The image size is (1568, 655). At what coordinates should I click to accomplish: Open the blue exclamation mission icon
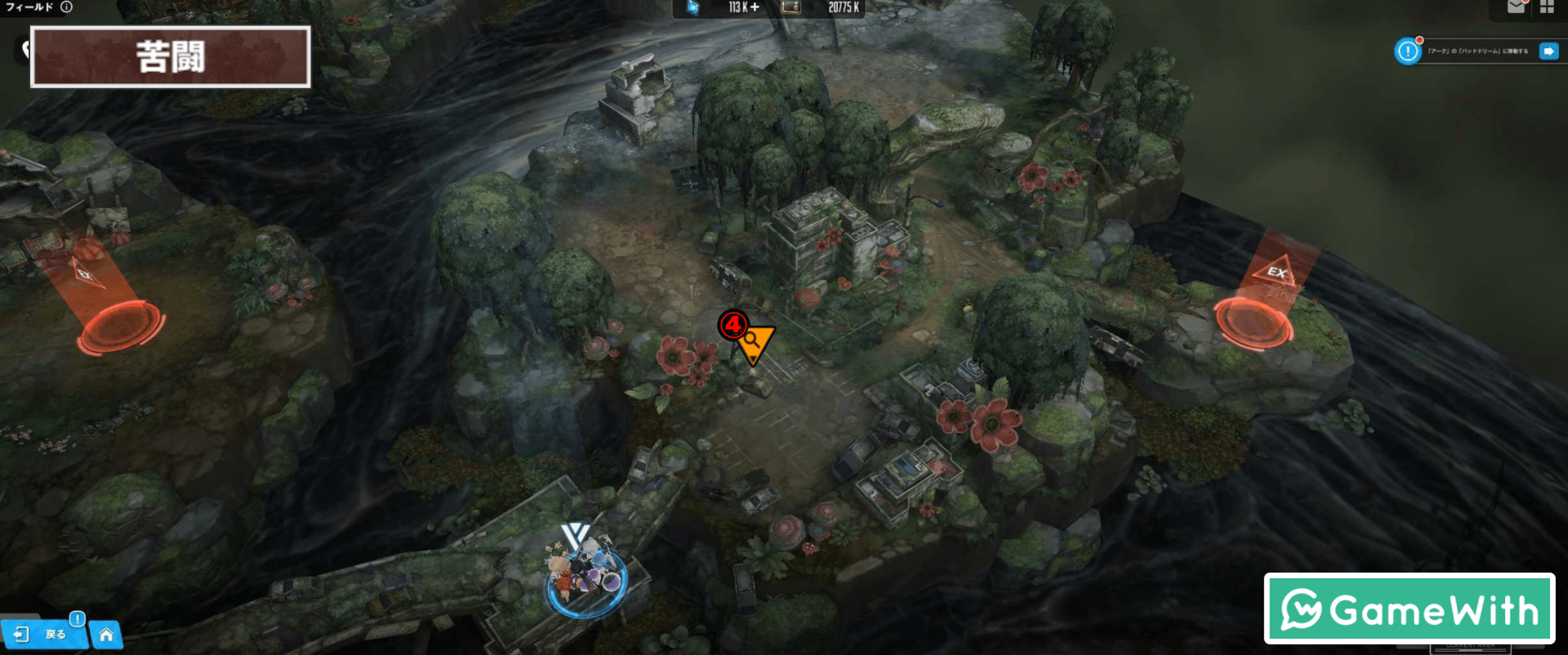coord(1408,51)
